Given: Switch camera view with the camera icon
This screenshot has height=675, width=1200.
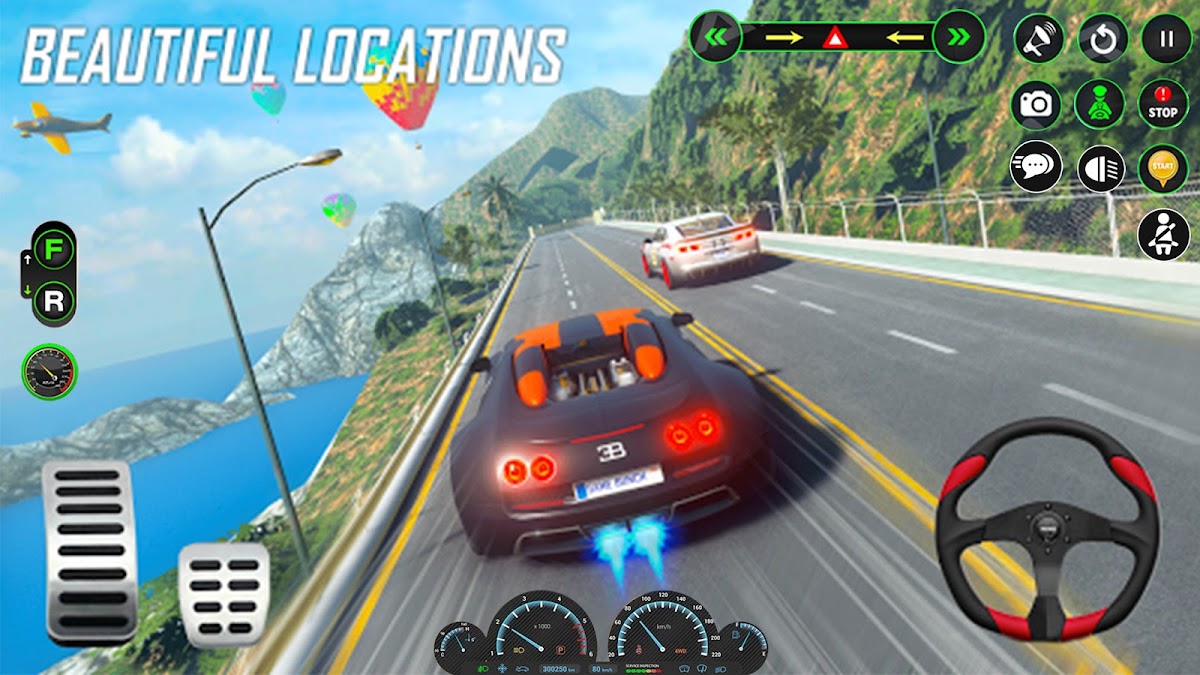Looking at the screenshot, I should click(1036, 104).
